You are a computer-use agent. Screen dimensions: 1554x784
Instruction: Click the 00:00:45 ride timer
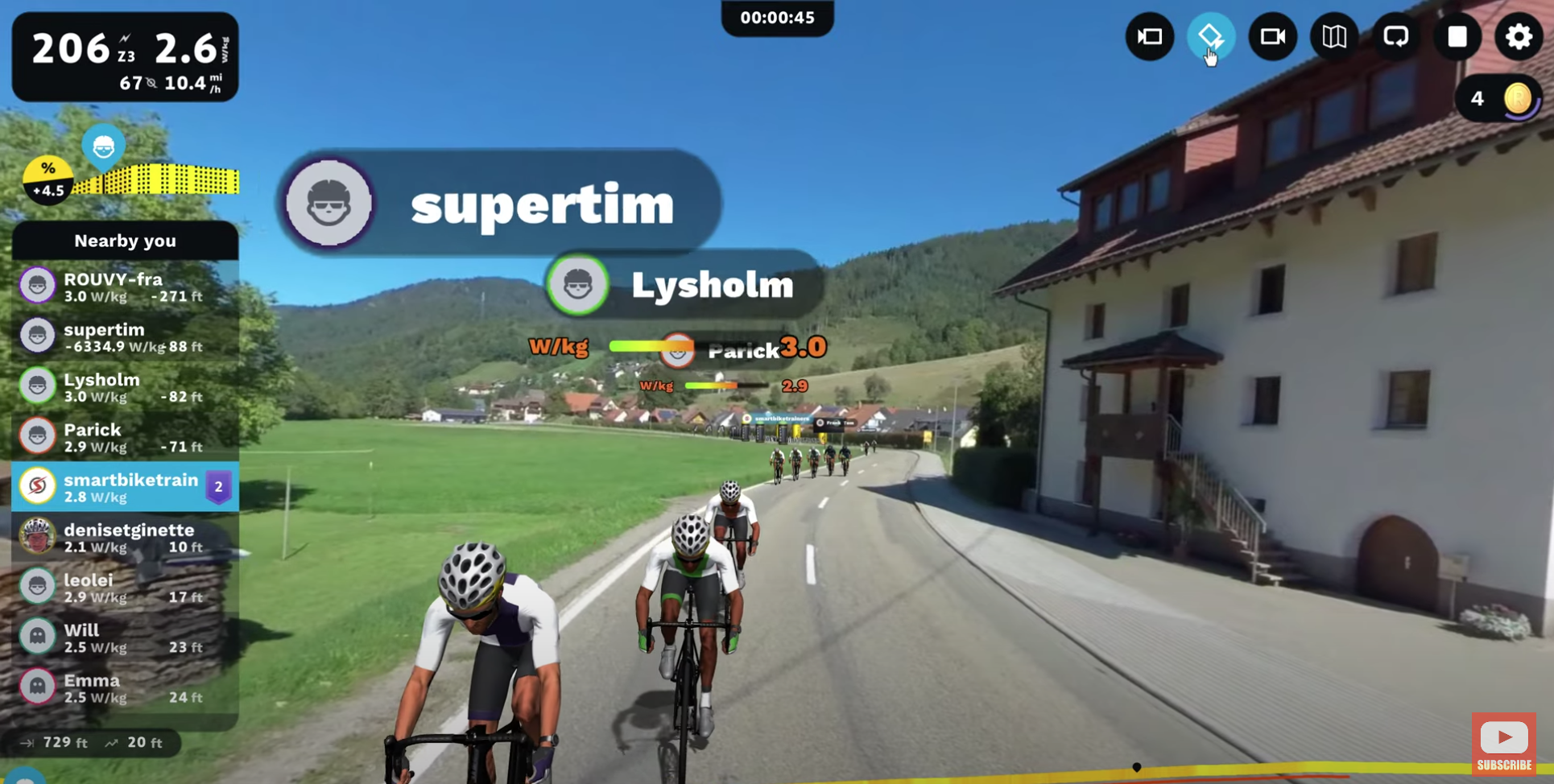[x=775, y=17]
